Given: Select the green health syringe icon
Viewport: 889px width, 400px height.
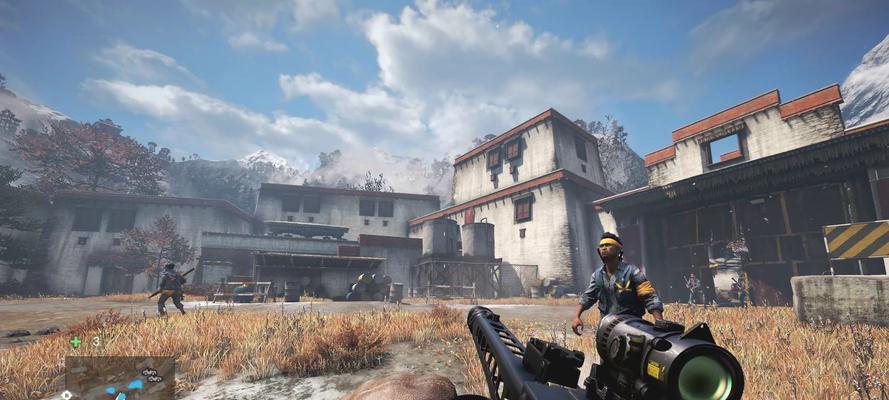Looking at the screenshot, I should click(x=76, y=342).
